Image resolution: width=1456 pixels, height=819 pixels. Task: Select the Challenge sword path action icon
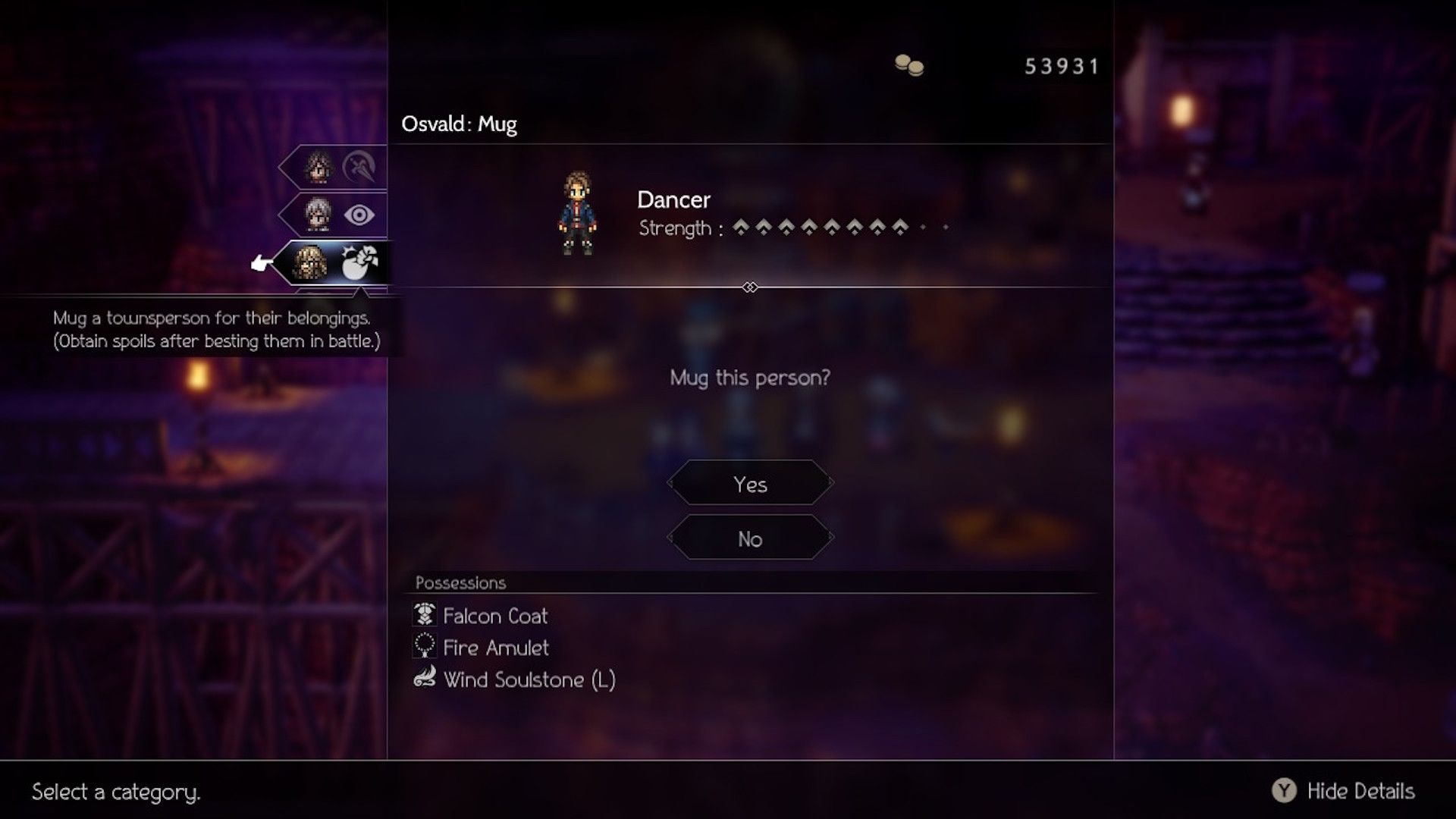pyautogui.click(x=360, y=168)
